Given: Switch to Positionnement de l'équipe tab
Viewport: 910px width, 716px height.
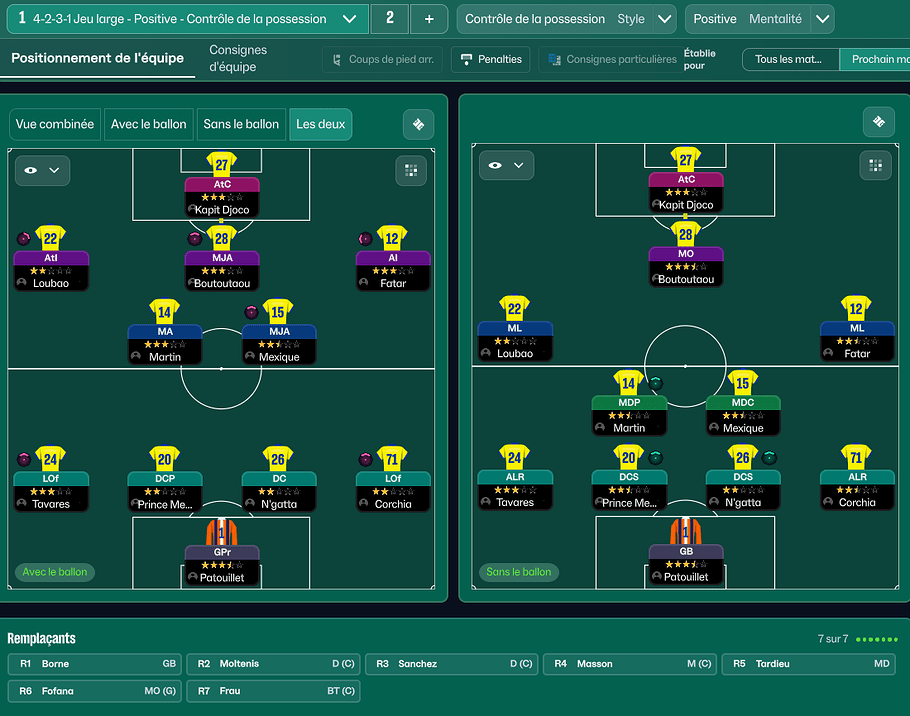Looking at the screenshot, I should pos(97,58).
